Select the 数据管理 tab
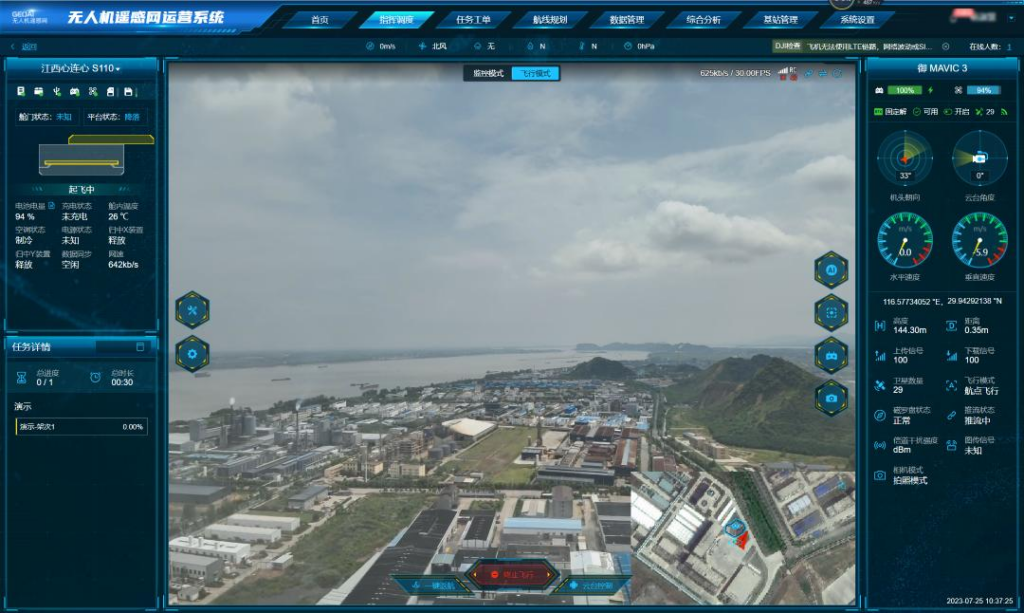The width and height of the screenshot is (1024, 613). click(626, 20)
